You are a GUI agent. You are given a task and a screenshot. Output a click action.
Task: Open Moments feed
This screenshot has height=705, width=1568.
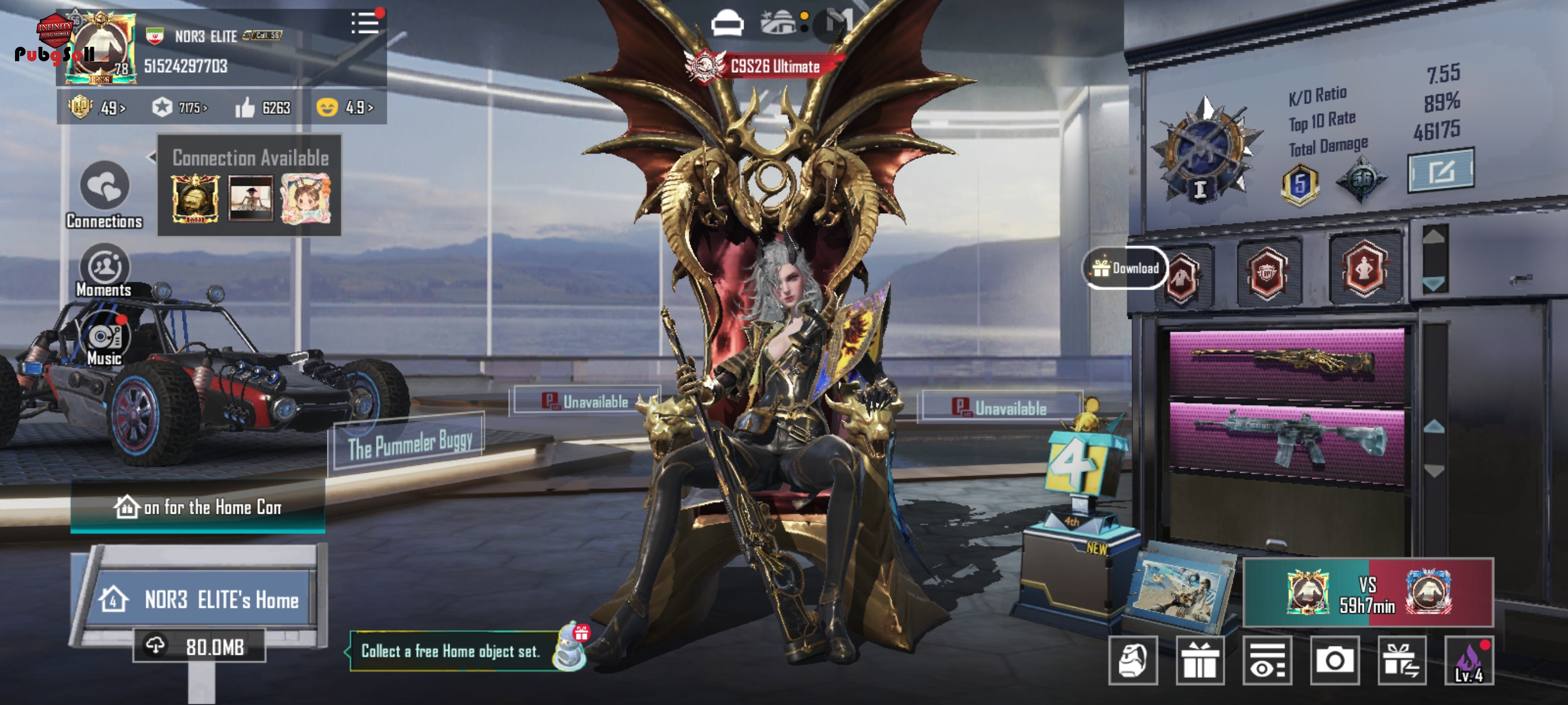[104, 270]
